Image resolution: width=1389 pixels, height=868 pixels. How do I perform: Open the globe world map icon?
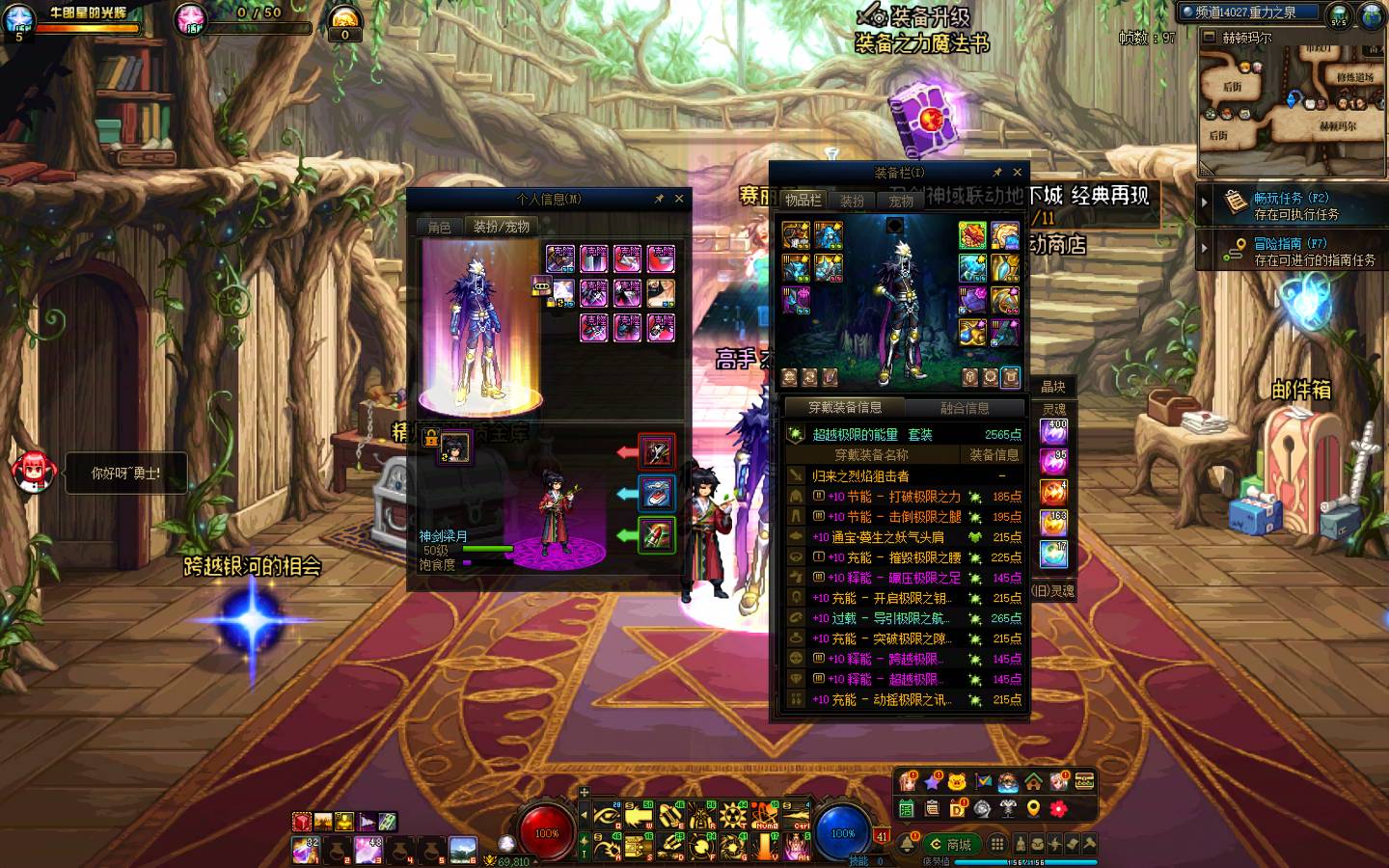1371,14
